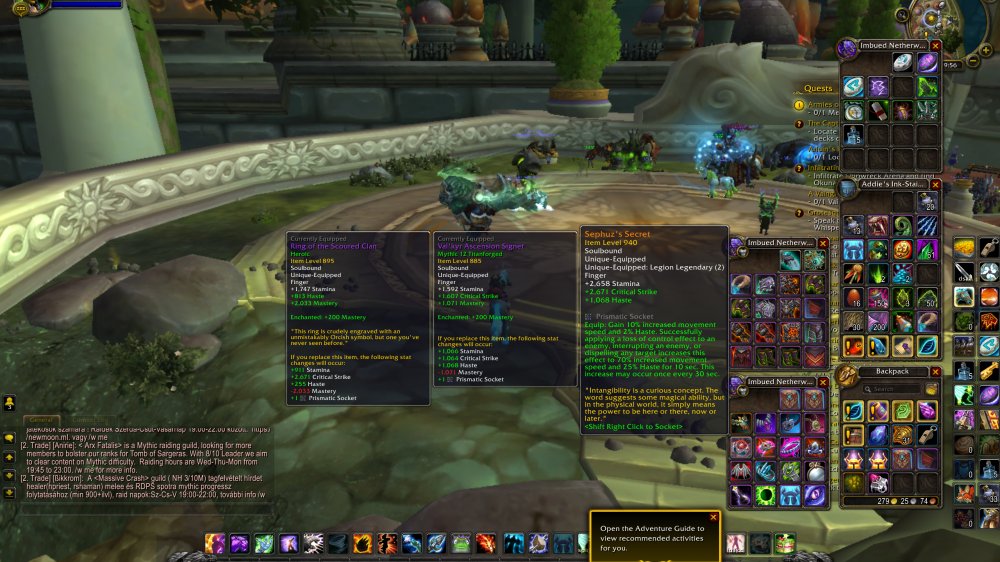
Task: Select the blue crystal item in Backpack
Action: click(877, 435)
